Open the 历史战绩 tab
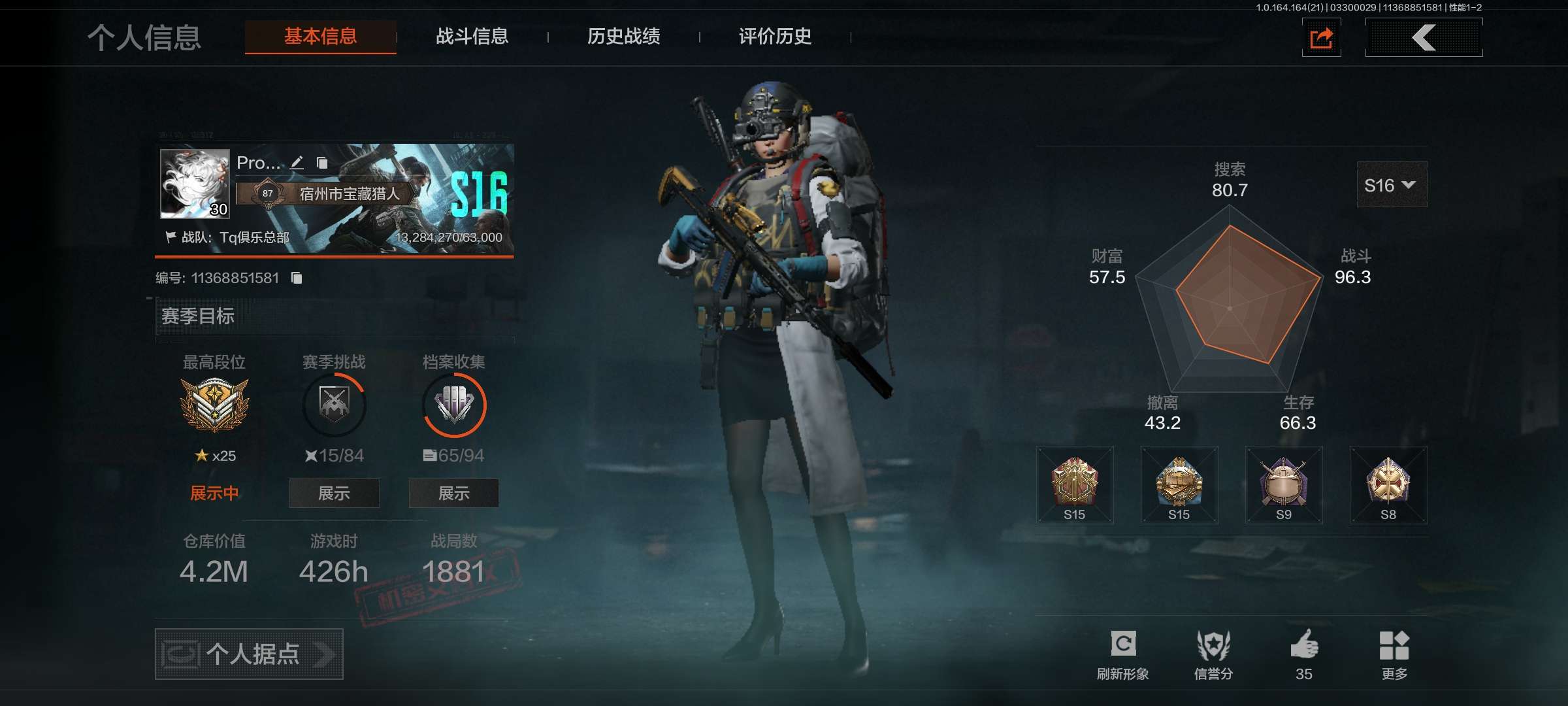Screen dimensions: 1568x706 click(x=623, y=37)
